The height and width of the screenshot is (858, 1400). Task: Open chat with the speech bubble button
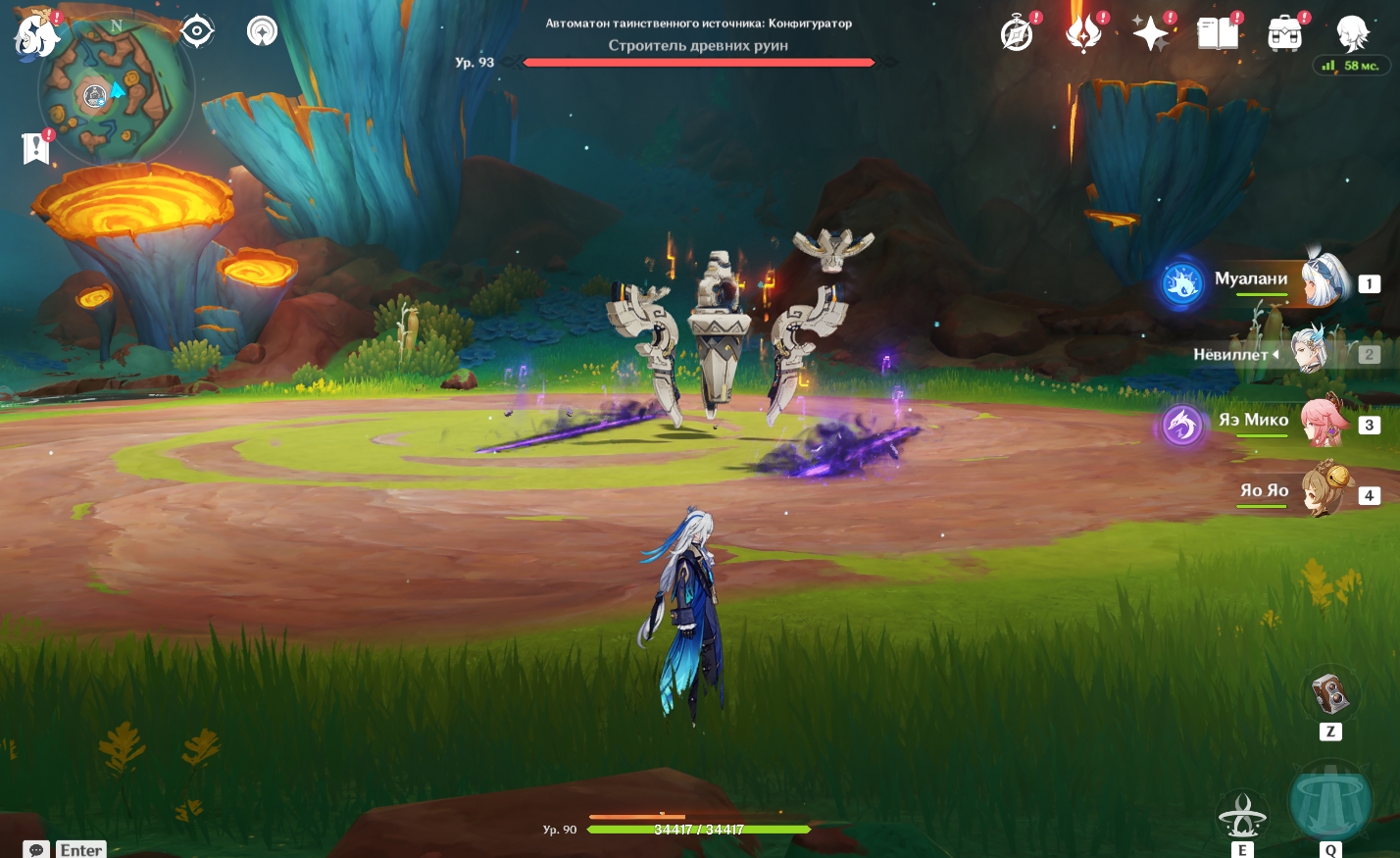click(x=36, y=849)
